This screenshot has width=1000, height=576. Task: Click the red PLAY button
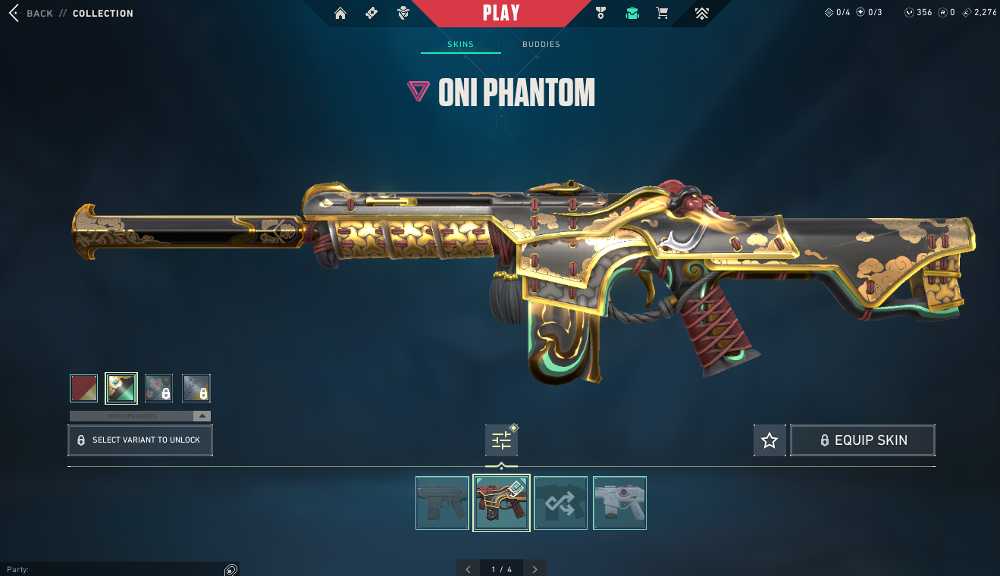point(500,13)
